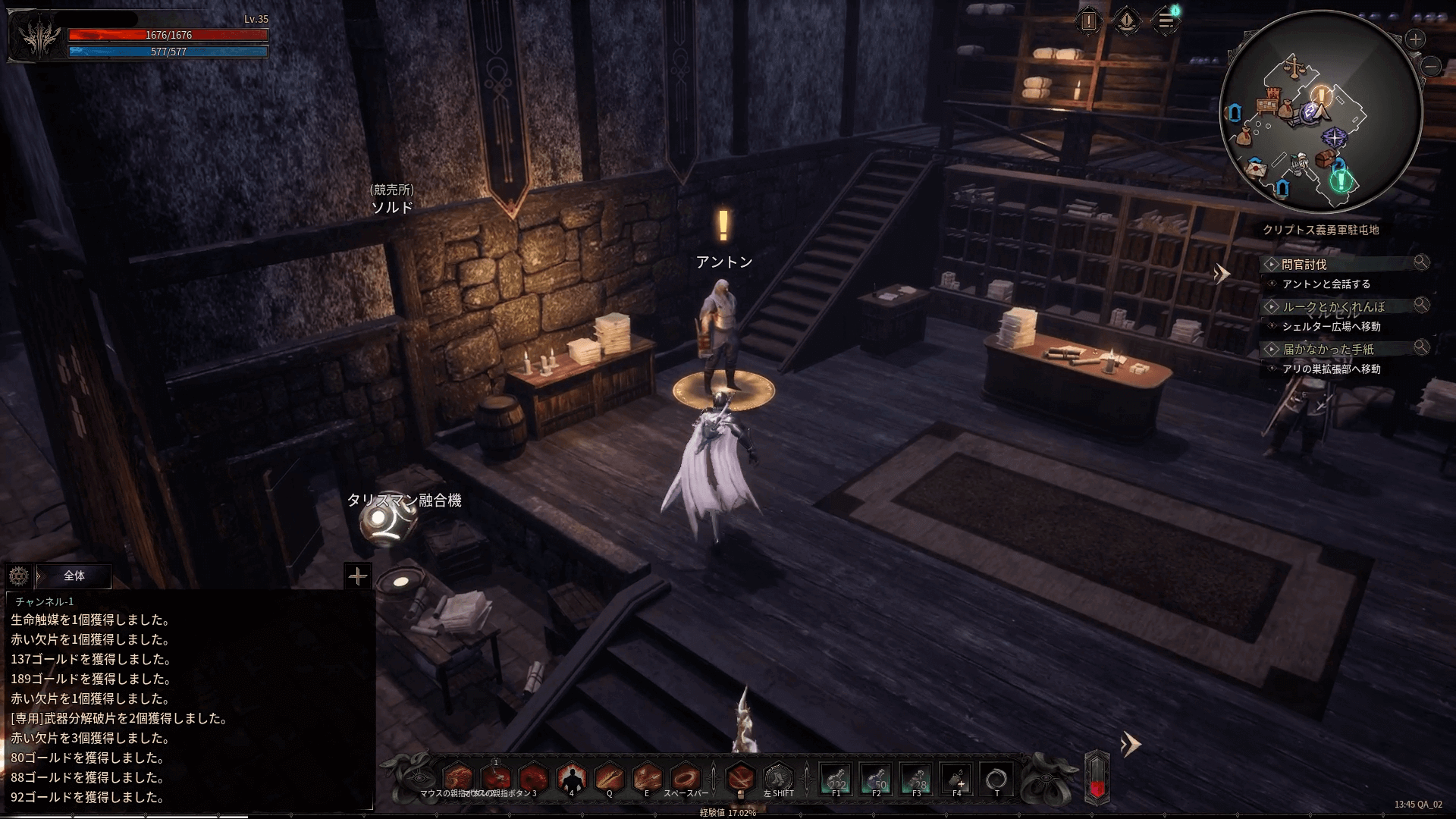Viewport: 1456px width, 819px height.
Task: Activate the ring skill on key T
Action: (x=996, y=779)
